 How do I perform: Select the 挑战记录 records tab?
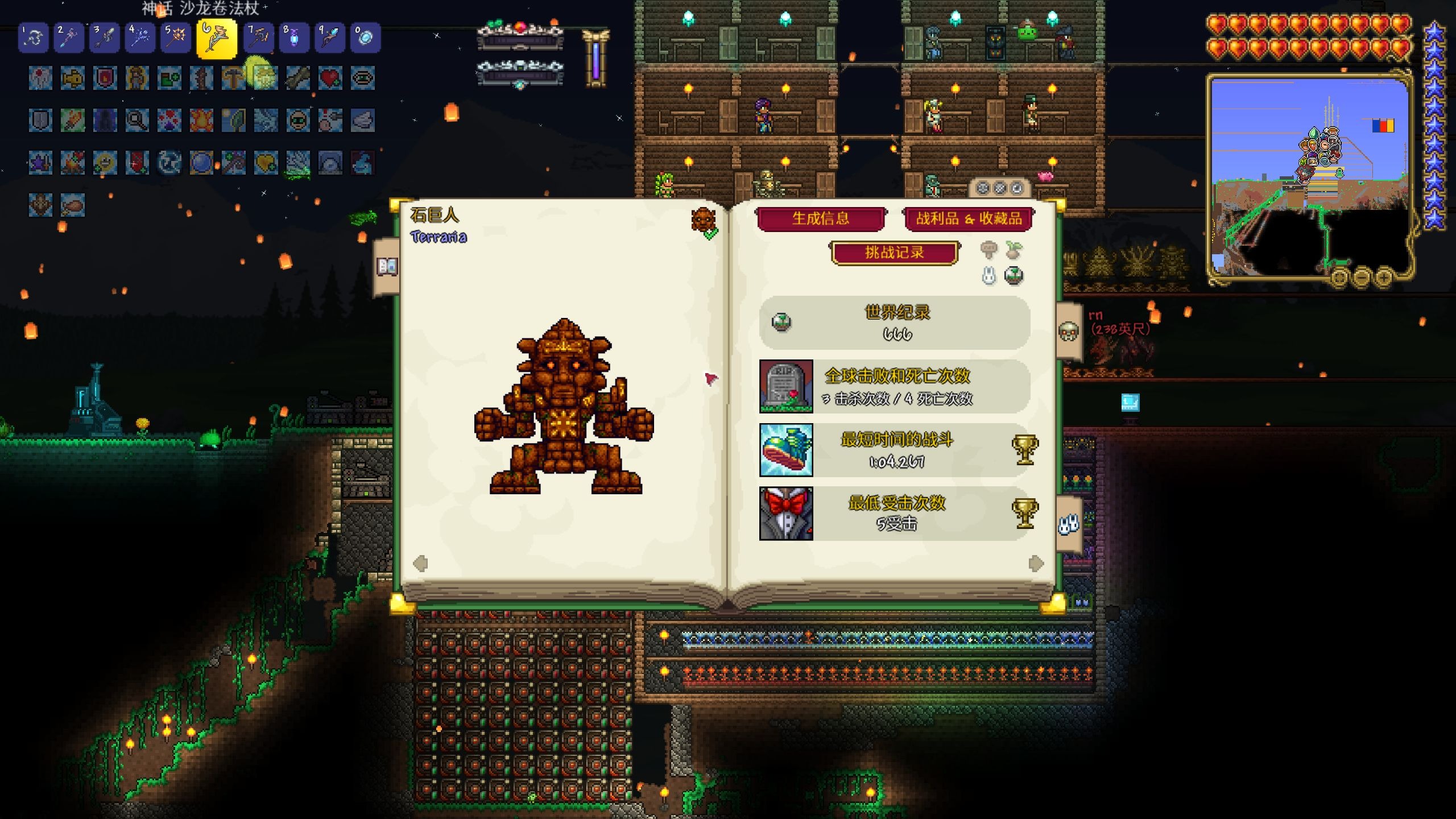895,253
